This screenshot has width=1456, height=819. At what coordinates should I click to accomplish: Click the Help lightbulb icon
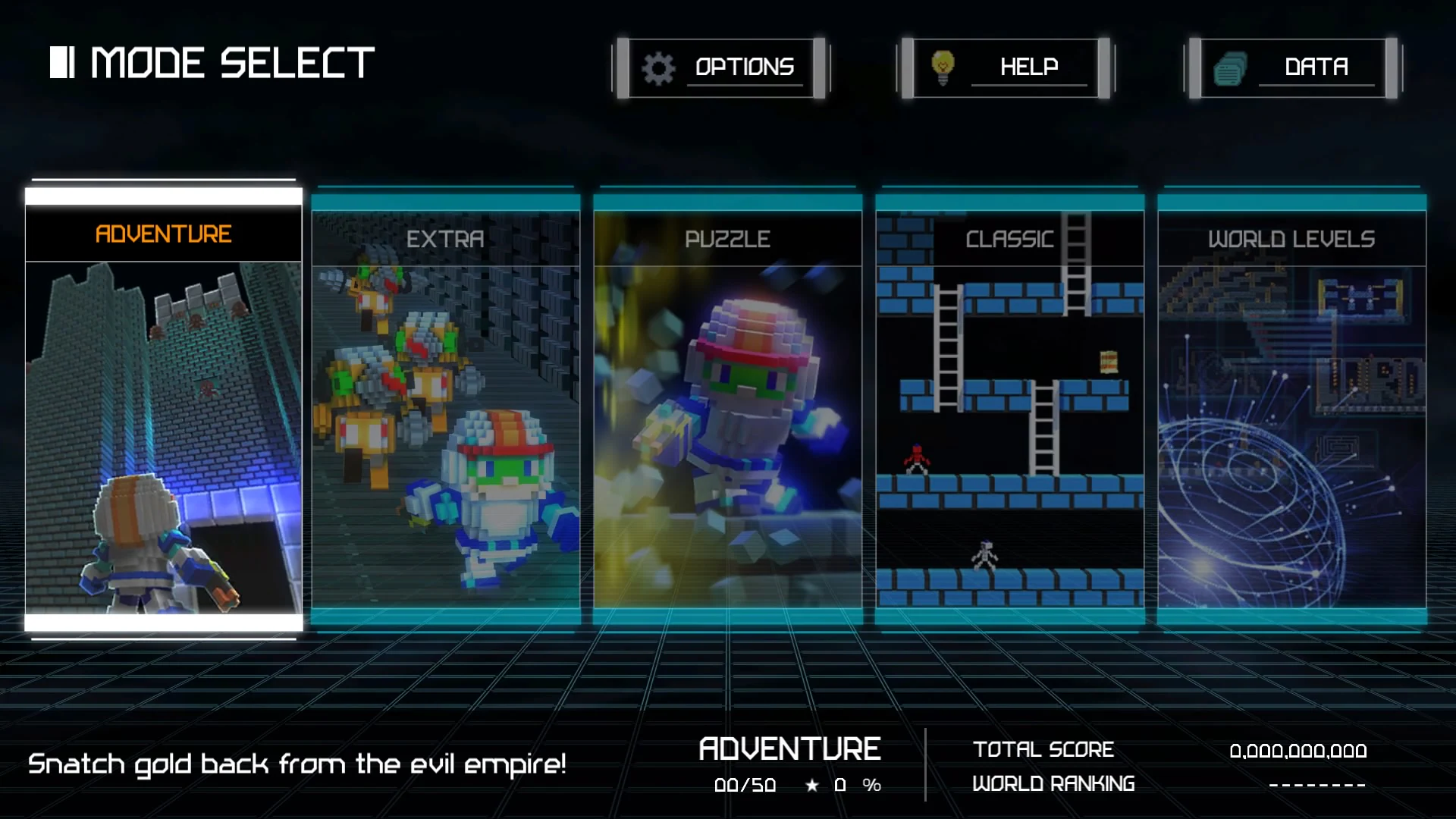[x=943, y=67]
